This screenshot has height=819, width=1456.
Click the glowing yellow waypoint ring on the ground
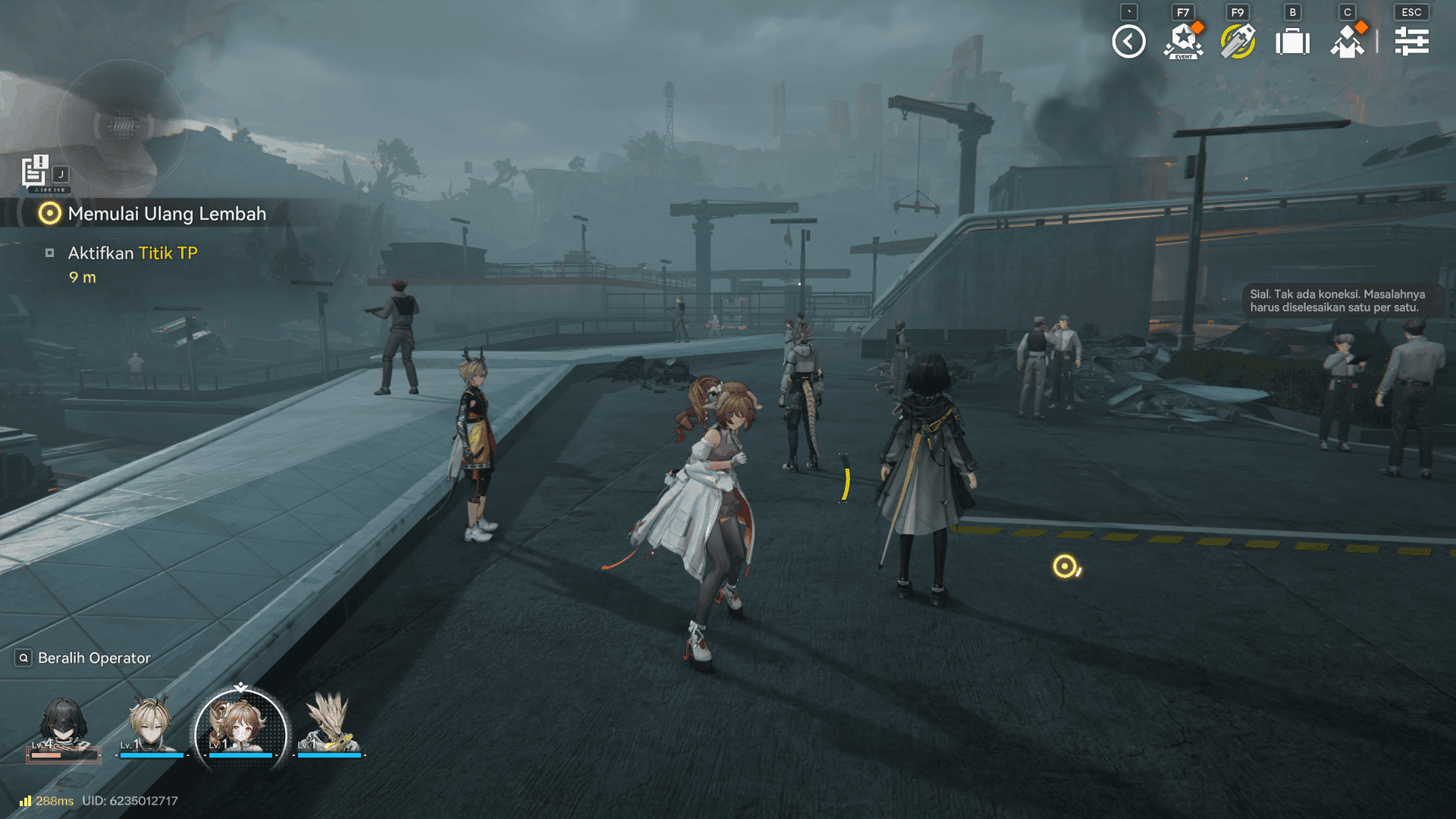[1065, 565]
